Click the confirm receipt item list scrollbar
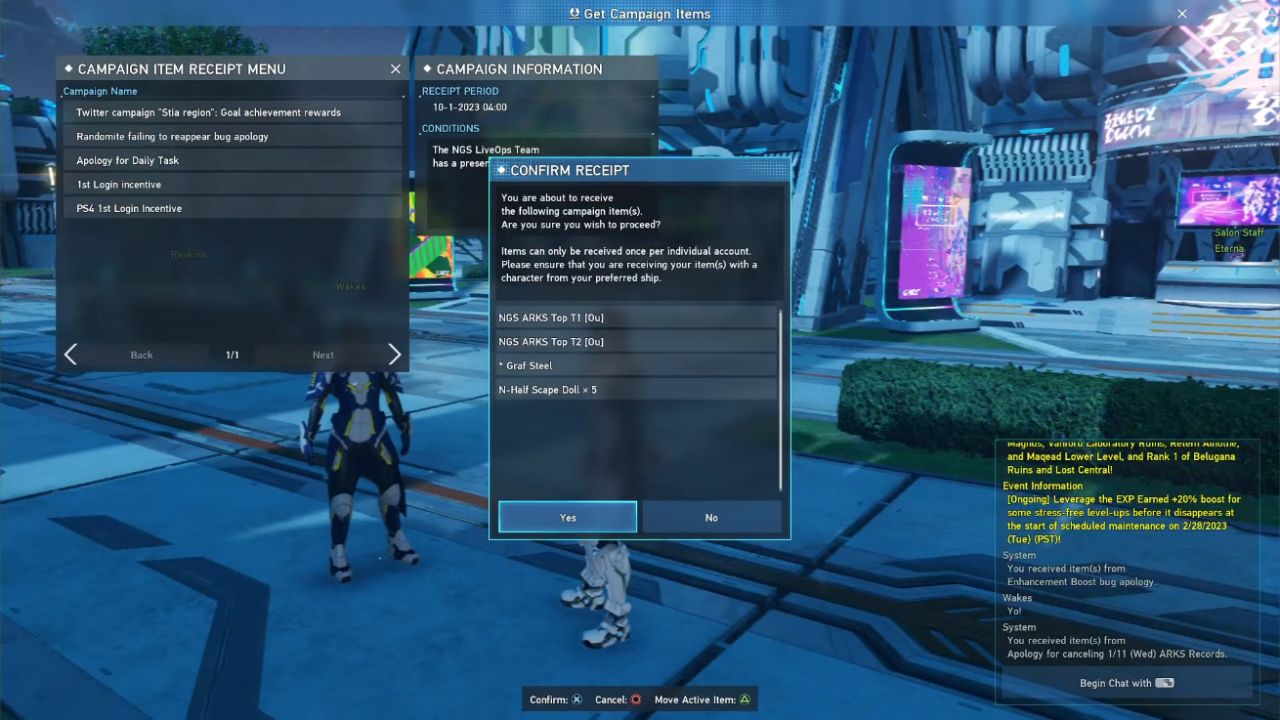 [781, 400]
